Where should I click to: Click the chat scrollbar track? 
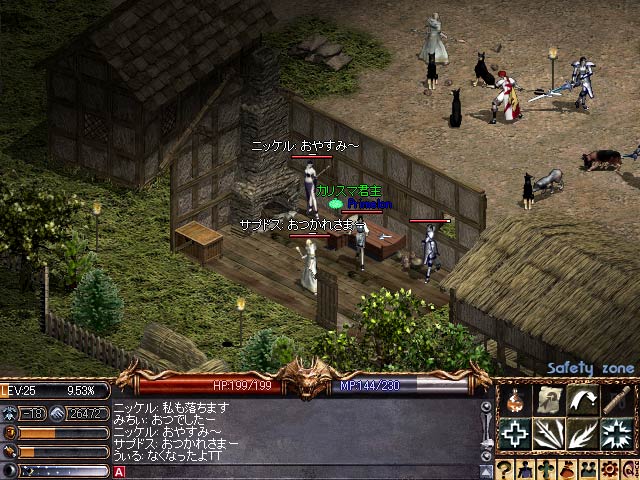pos(487,430)
